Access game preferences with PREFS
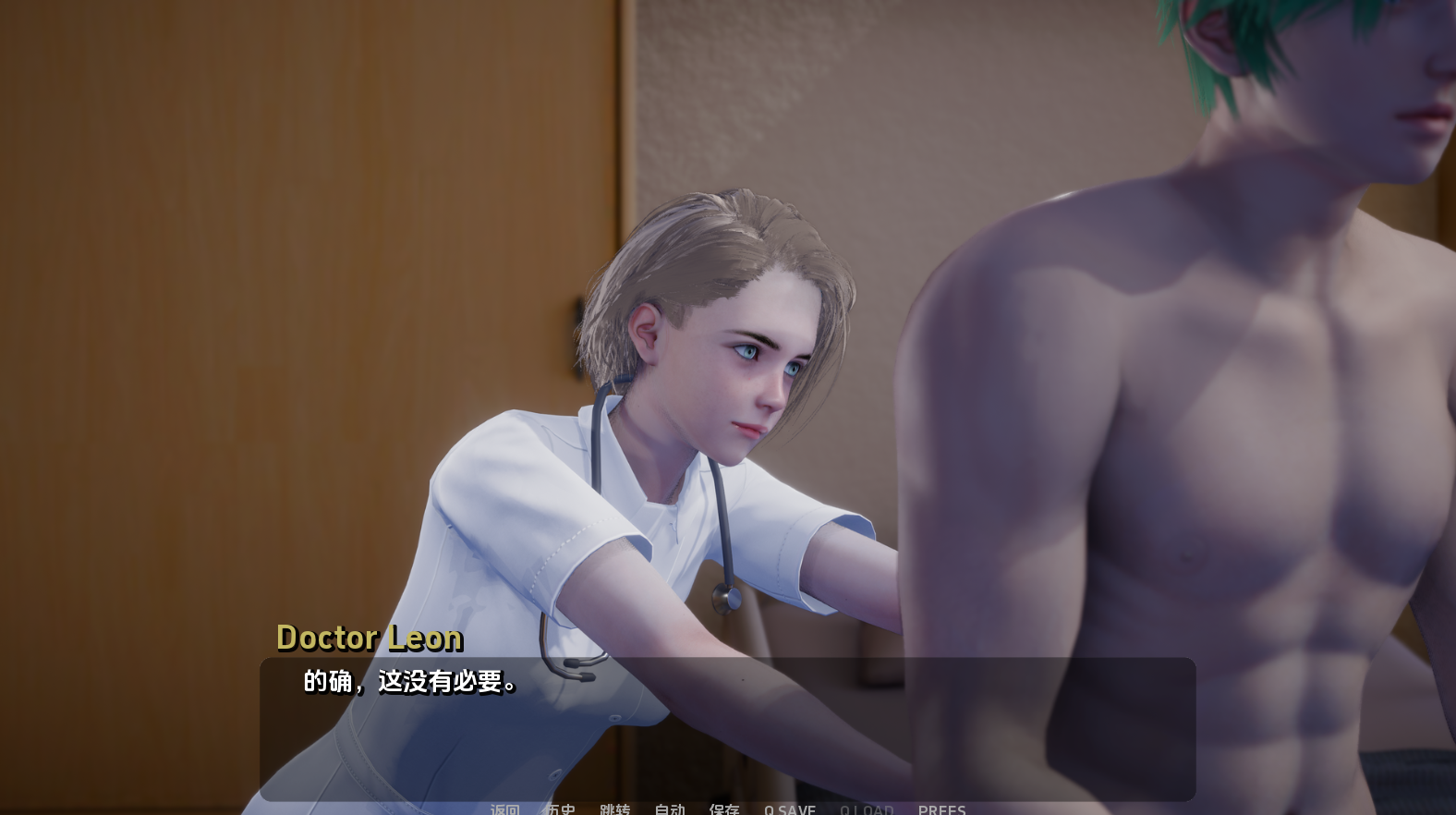Viewport: 1456px width, 815px height. tap(942, 810)
